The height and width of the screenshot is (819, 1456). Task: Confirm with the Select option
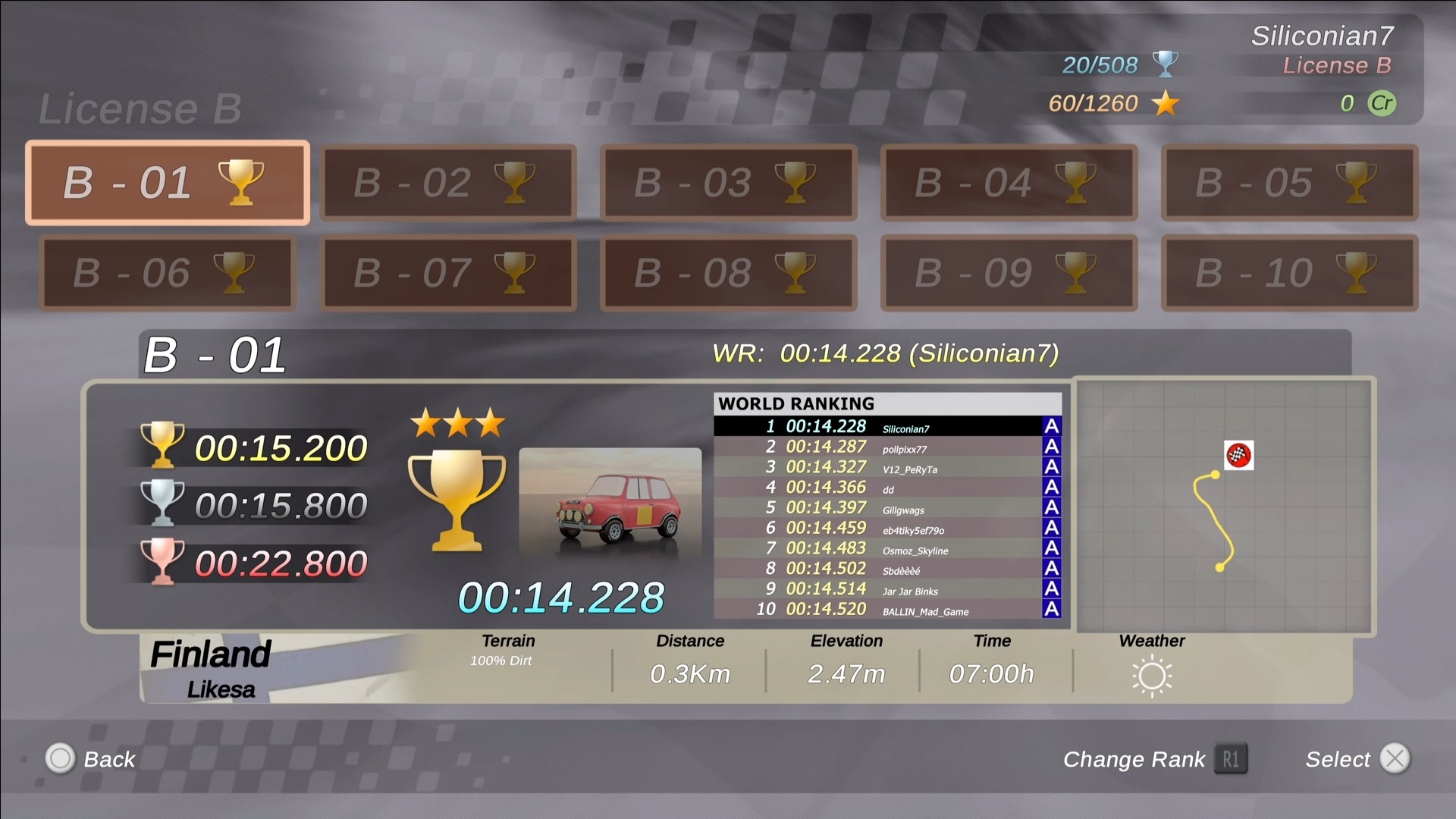click(x=1357, y=759)
